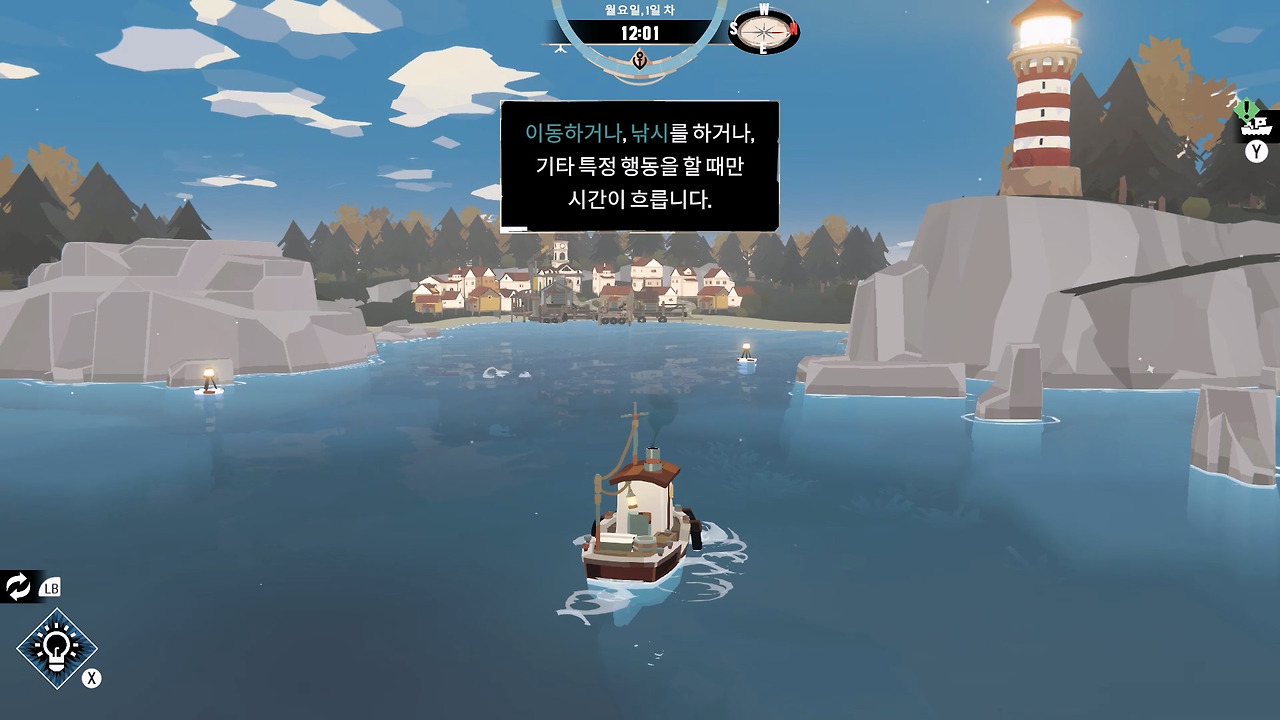The image size is (1280, 720).
Task: Click the boat icon beside the Y prompt
Action: pyautogui.click(x=1255, y=127)
